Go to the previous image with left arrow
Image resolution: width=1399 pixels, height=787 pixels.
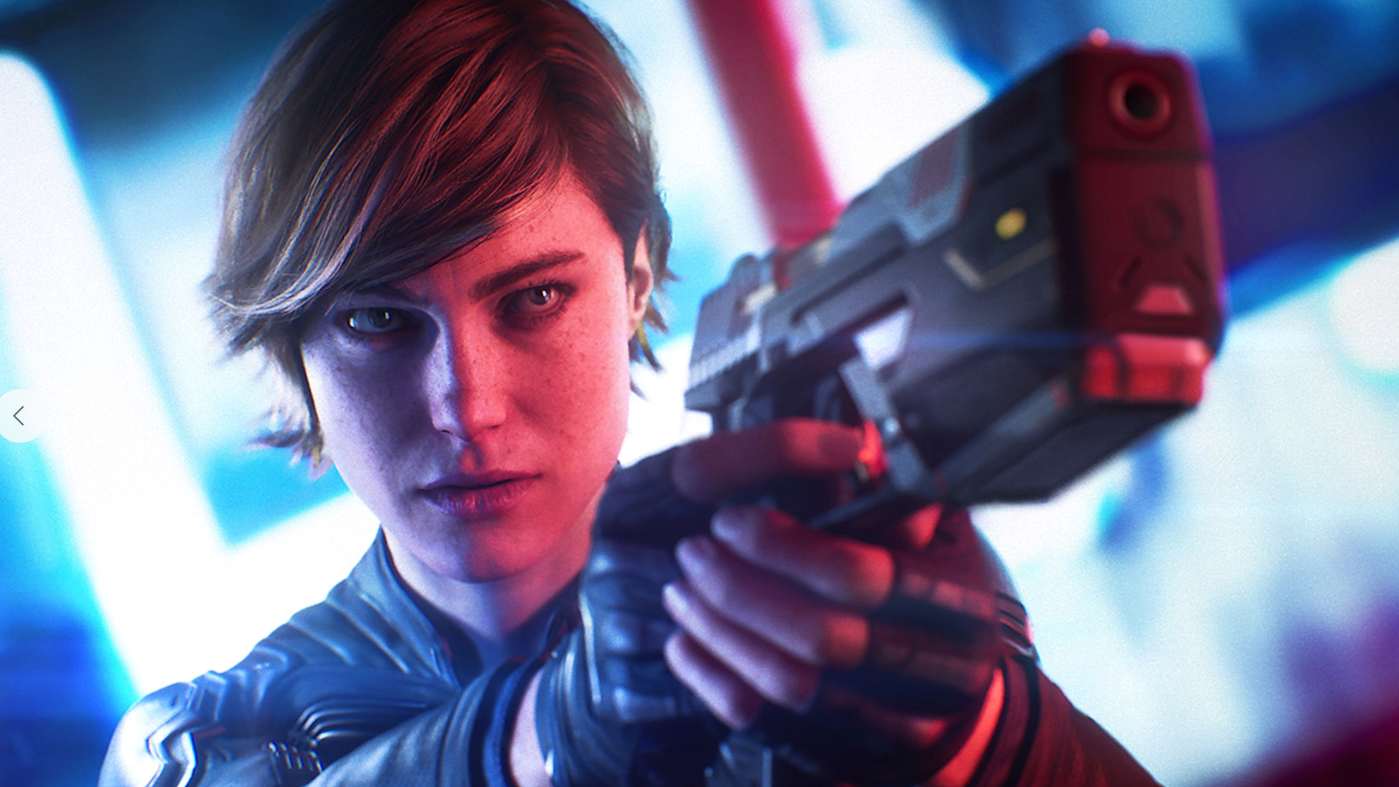click(18, 416)
